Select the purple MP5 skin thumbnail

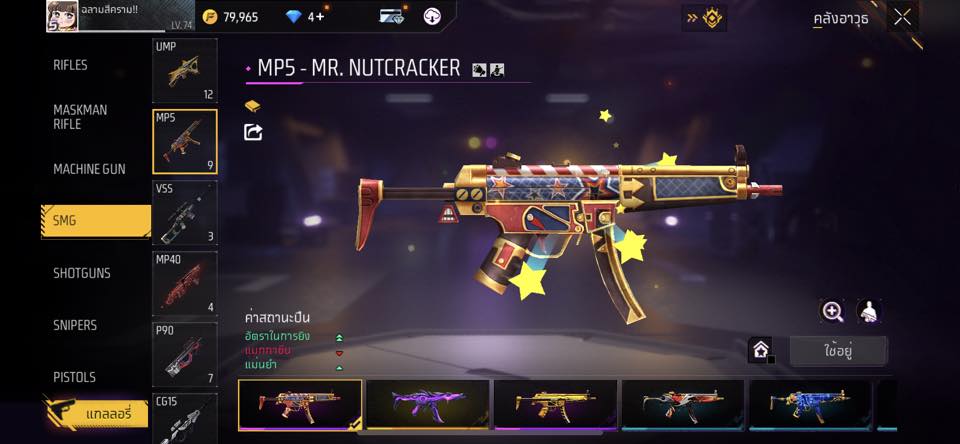[x=428, y=404]
